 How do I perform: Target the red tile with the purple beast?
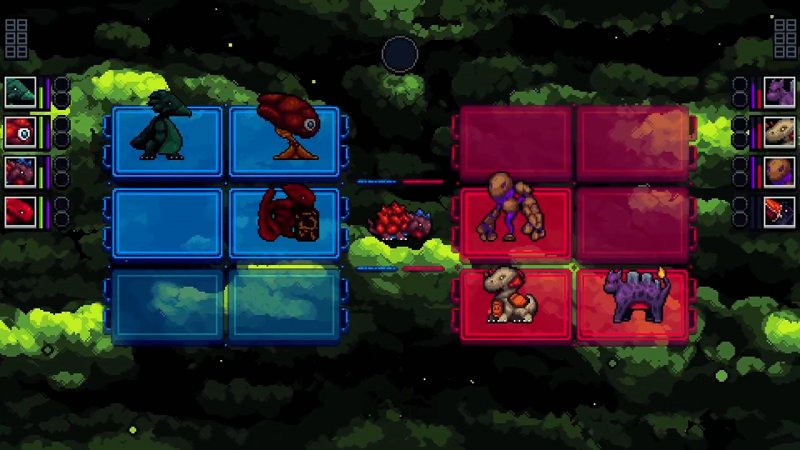click(632, 303)
